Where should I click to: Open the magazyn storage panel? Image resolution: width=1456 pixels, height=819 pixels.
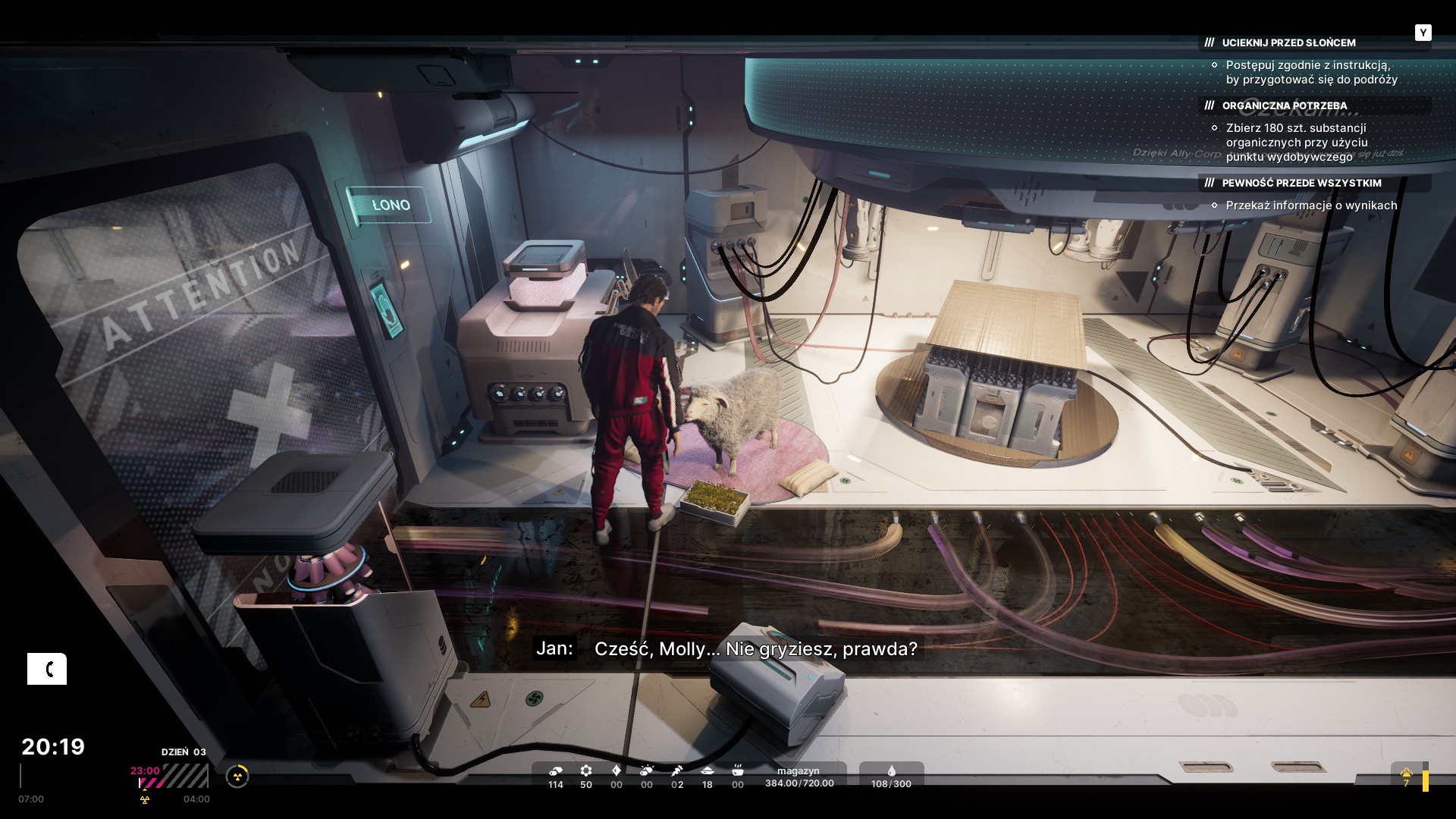click(799, 777)
